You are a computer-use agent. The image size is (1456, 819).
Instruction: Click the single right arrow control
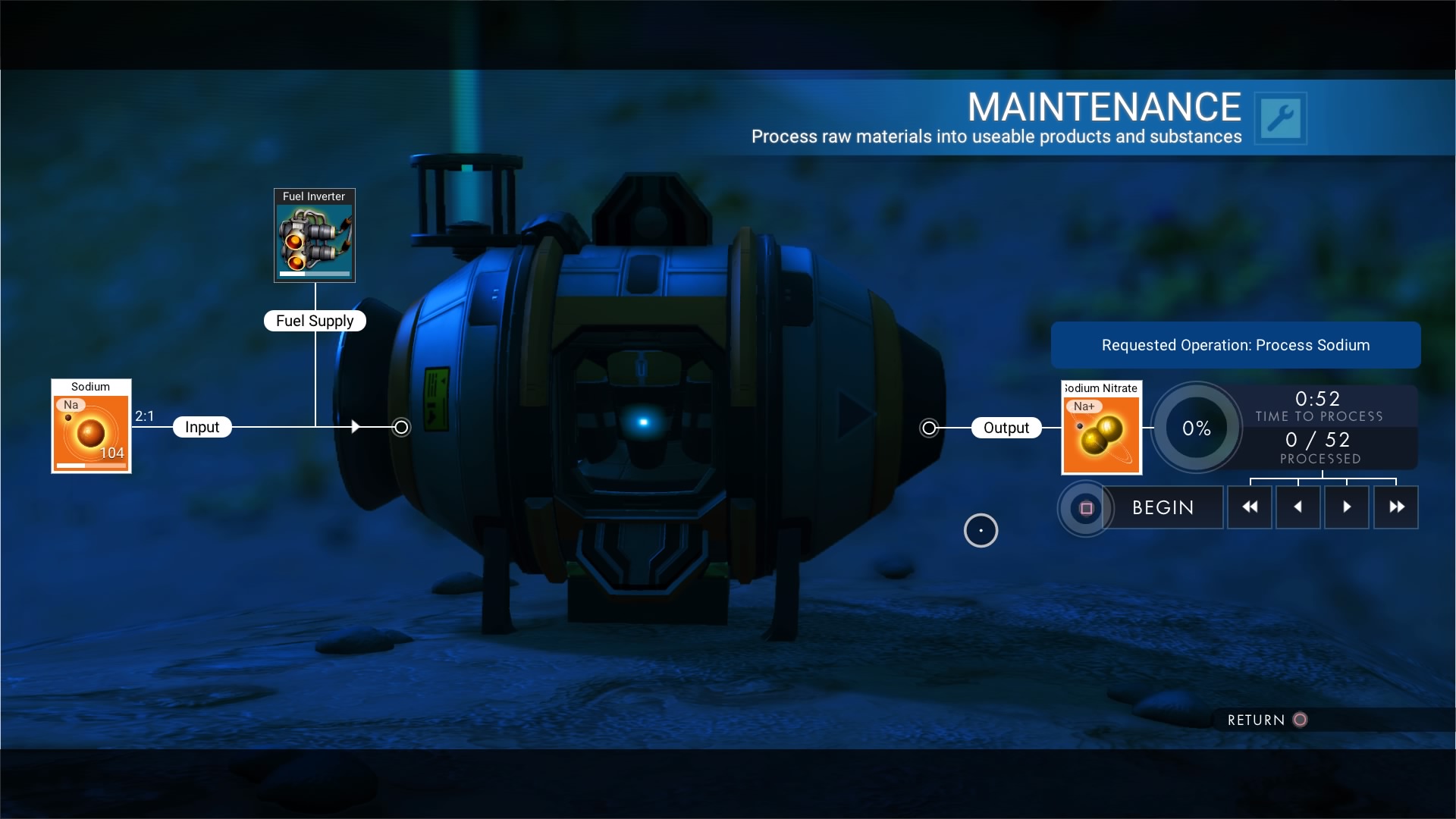point(1346,507)
